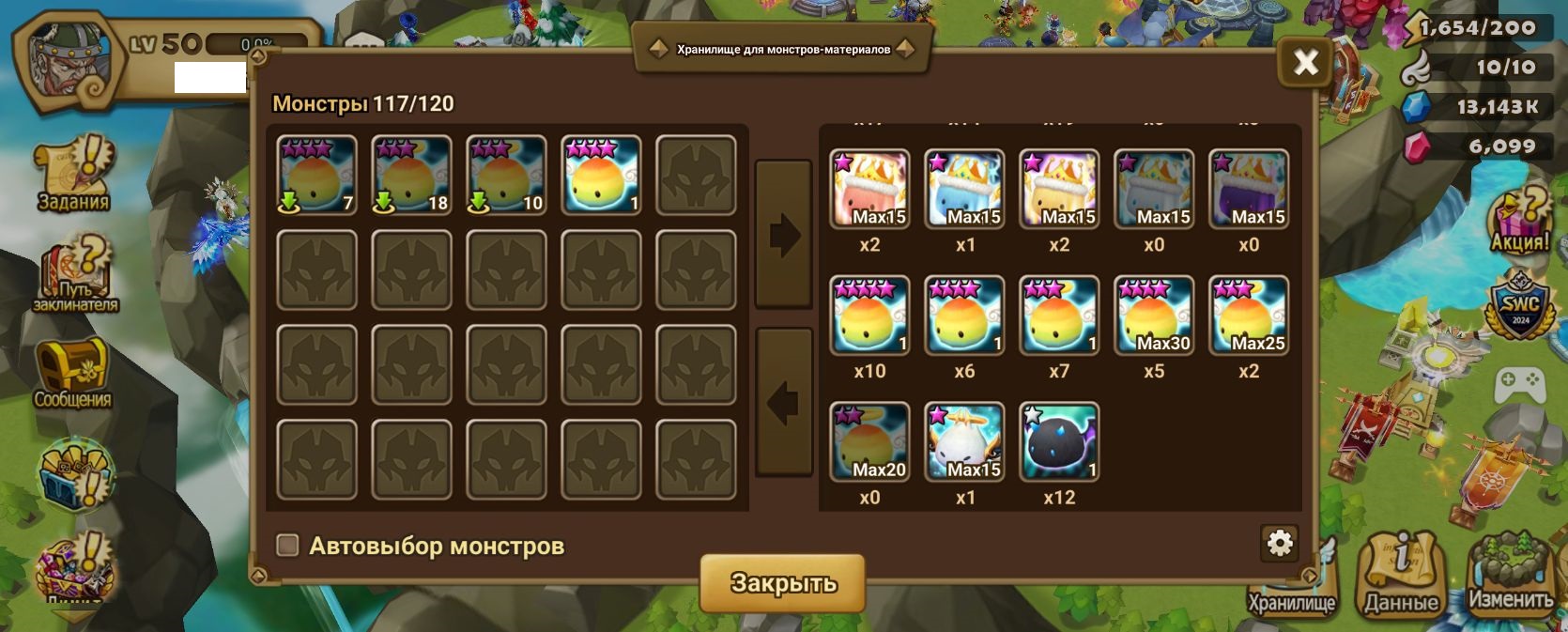Select the dark devilmon stored x12
This screenshot has height=632, width=1568.
tap(1058, 441)
